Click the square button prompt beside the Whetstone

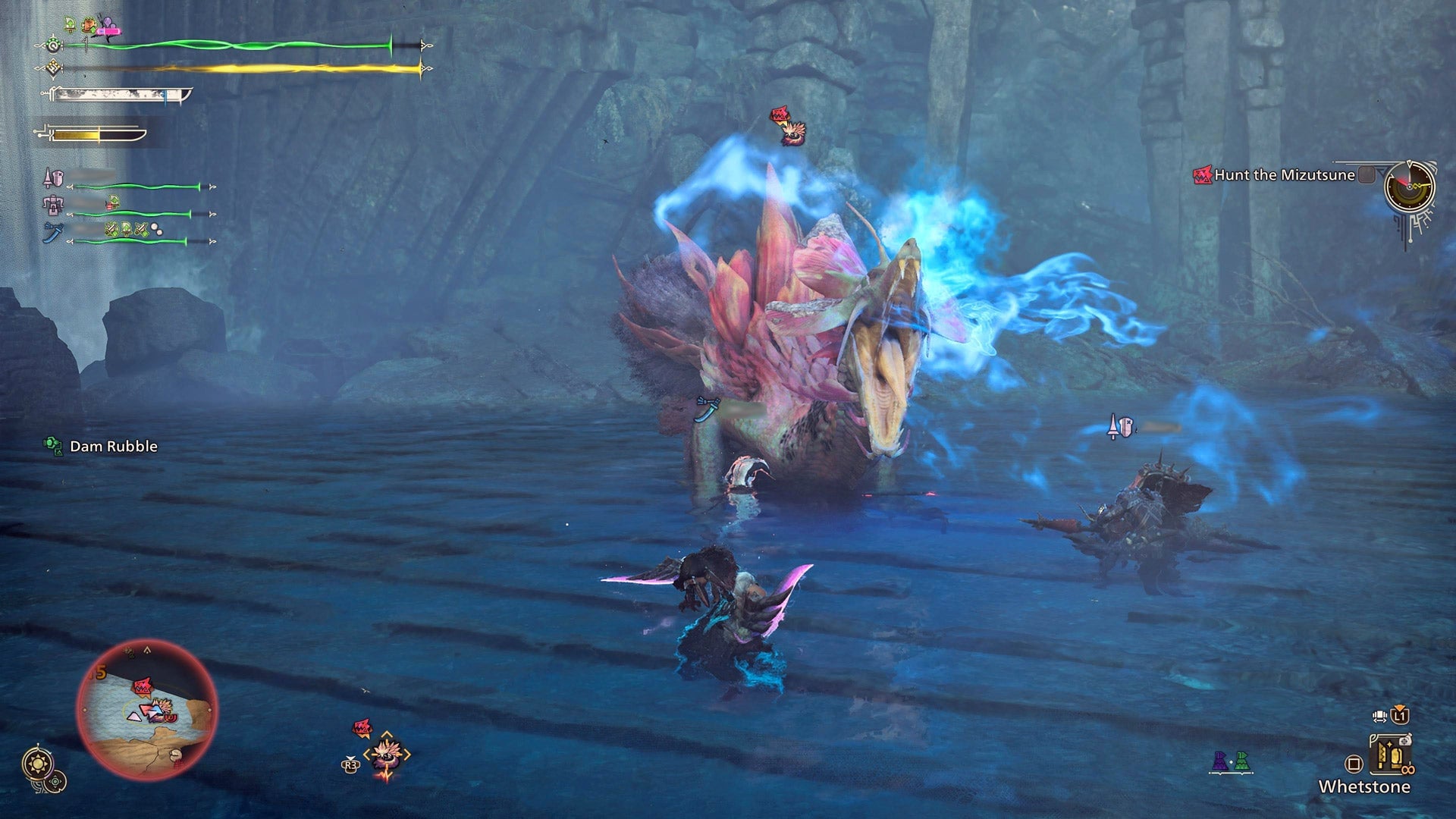1354,764
